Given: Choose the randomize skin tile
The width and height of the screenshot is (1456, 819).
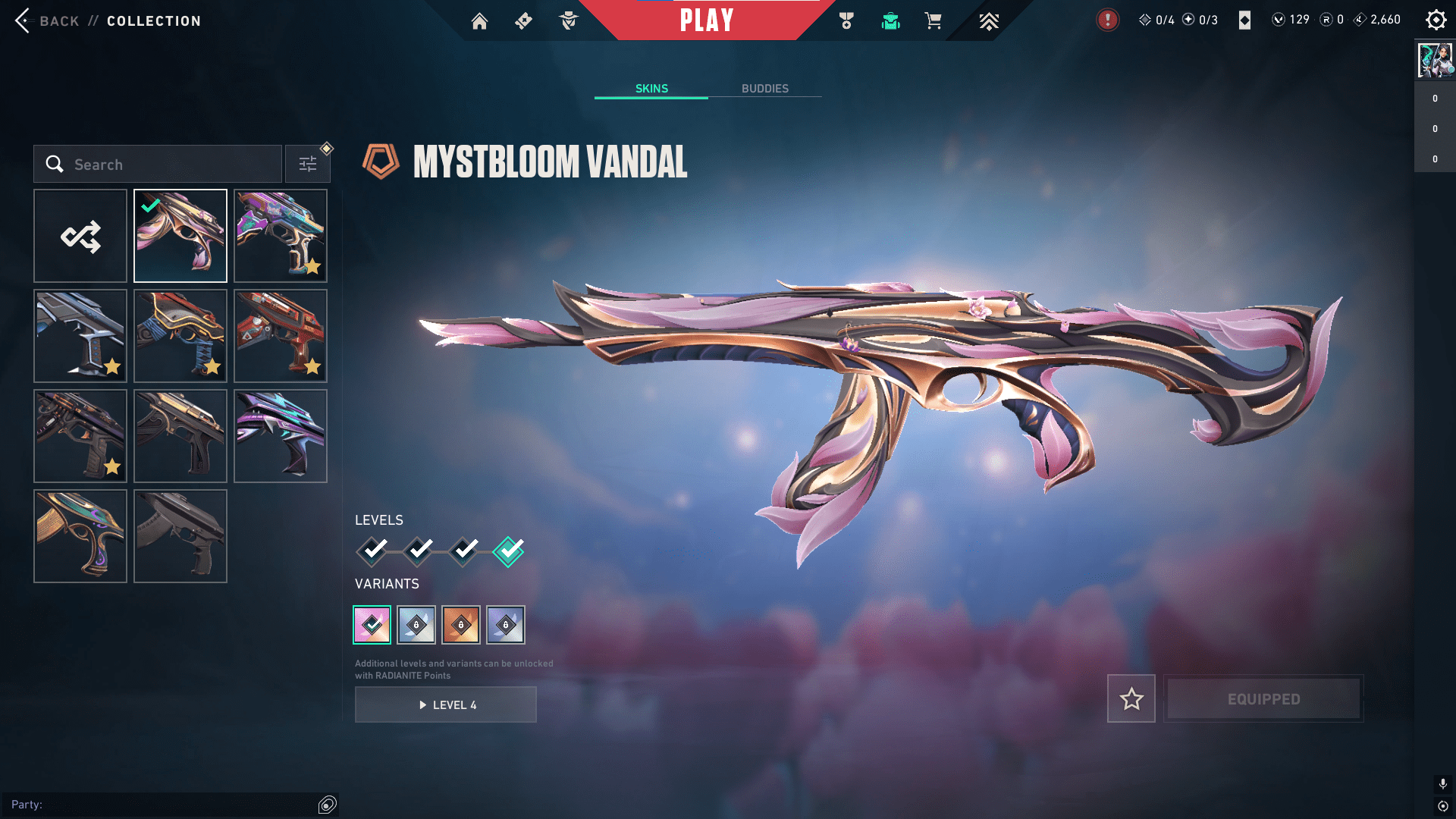Looking at the screenshot, I should [x=80, y=236].
